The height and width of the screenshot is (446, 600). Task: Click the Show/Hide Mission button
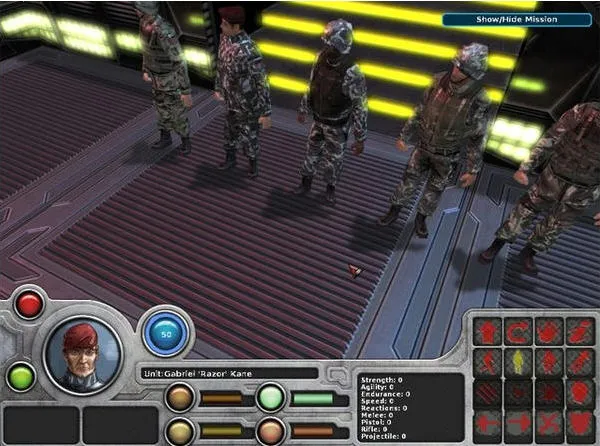click(x=518, y=19)
